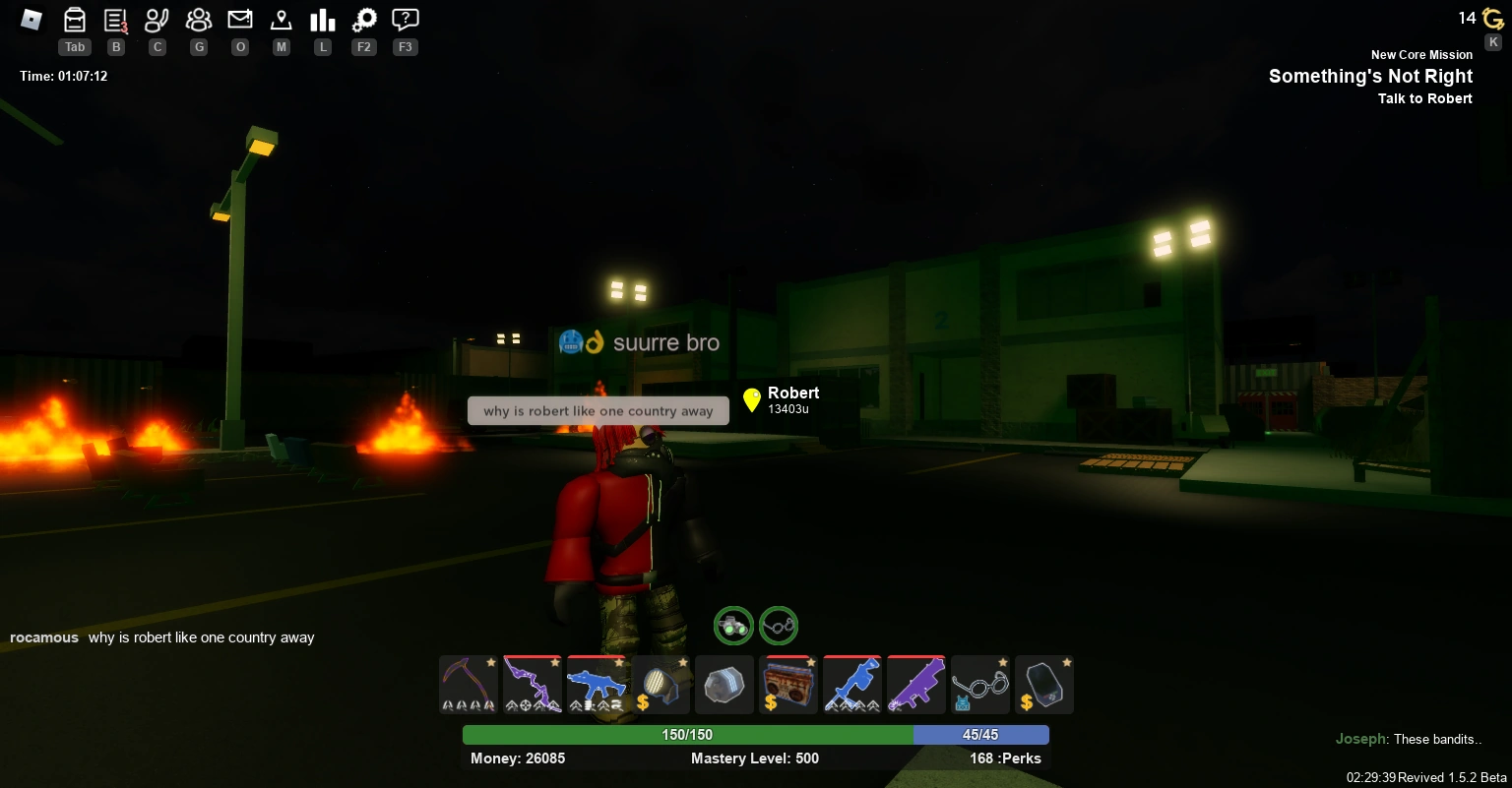Open the stats bar-chart icon

point(323,19)
